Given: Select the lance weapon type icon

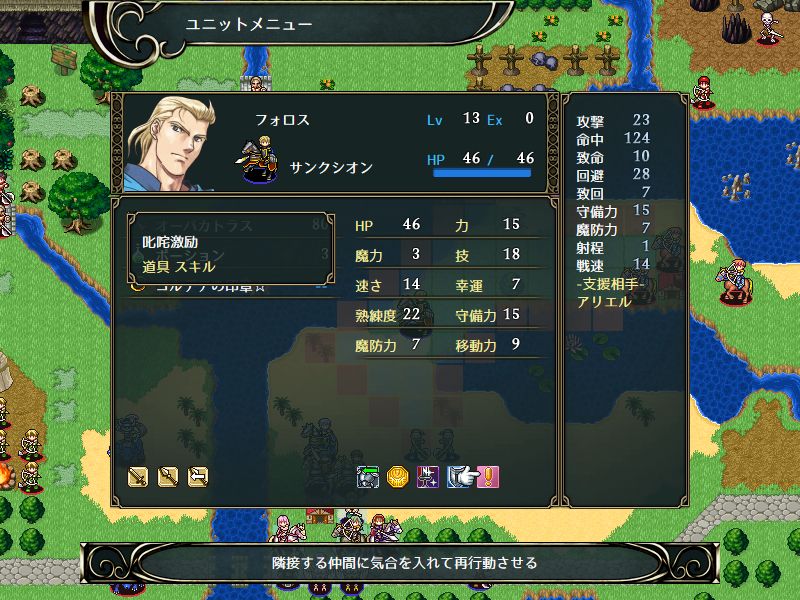Looking at the screenshot, I should [x=168, y=477].
